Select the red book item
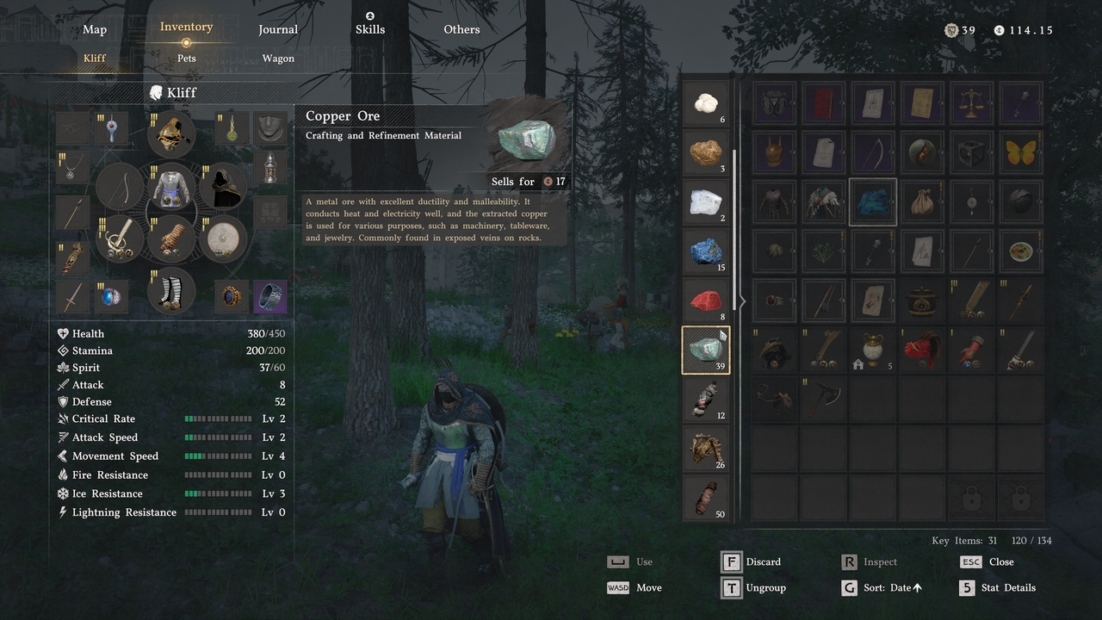This screenshot has height=620, width=1102. [x=823, y=103]
